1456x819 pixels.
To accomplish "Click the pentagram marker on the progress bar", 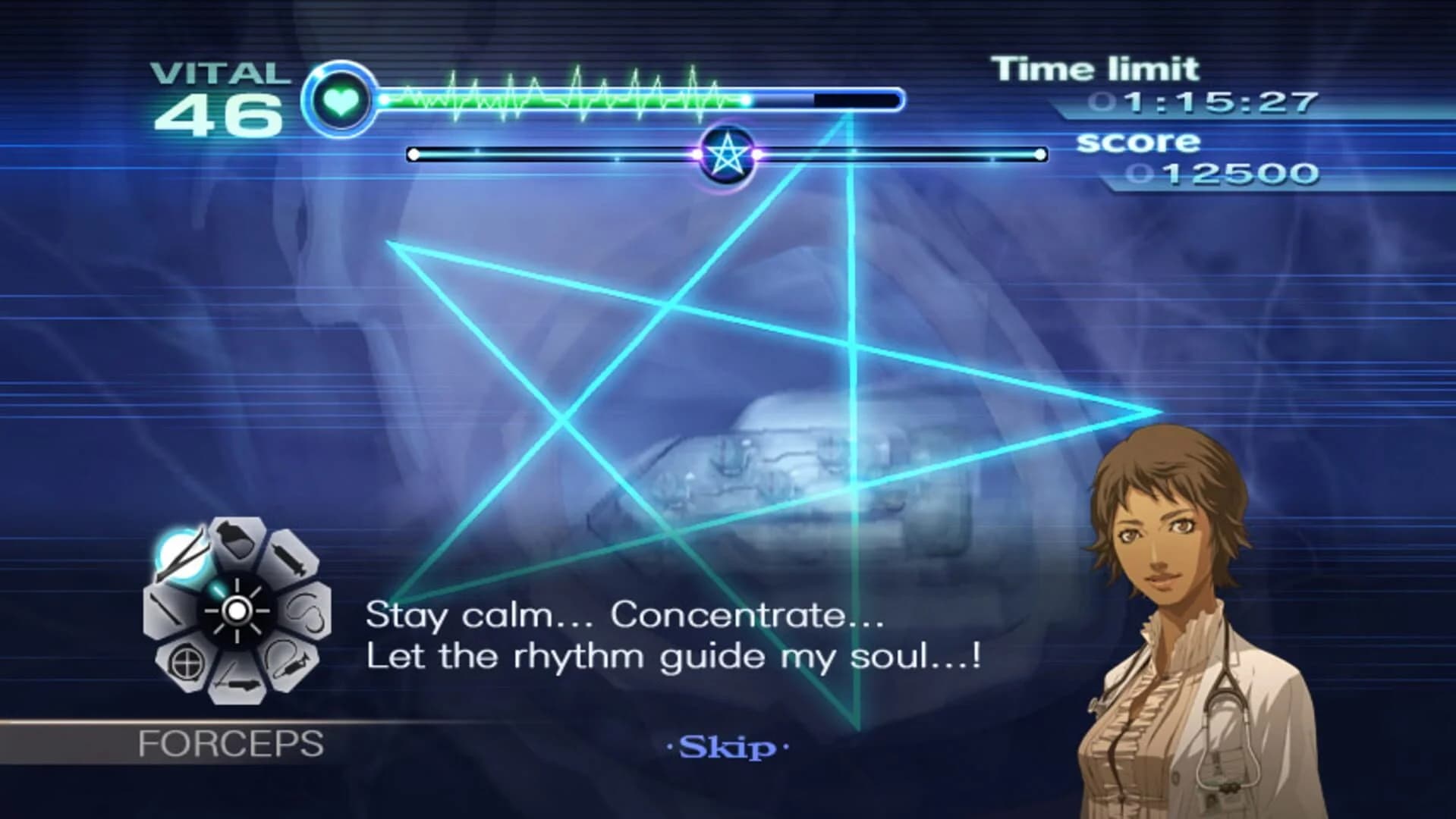I will (726, 154).
